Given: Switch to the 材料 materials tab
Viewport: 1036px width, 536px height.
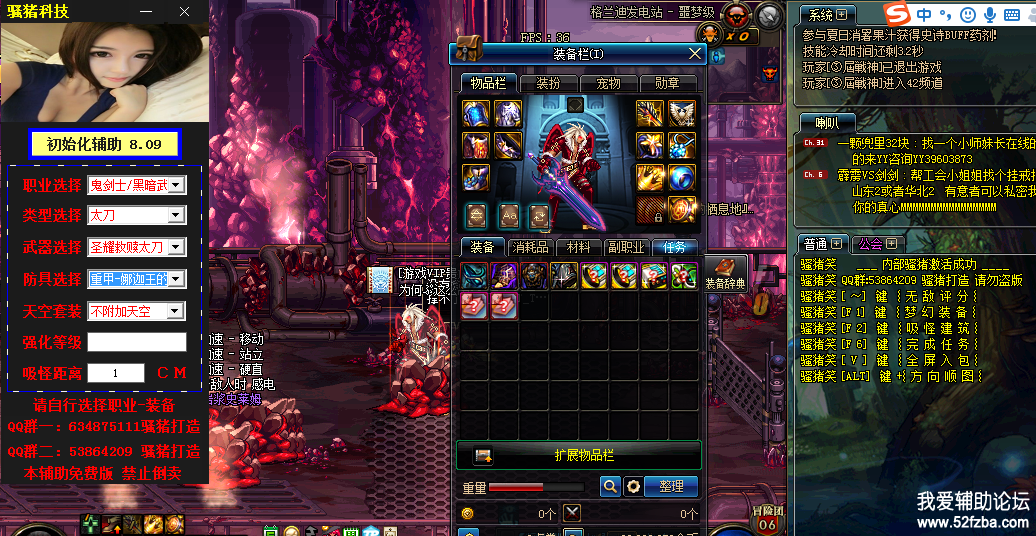Looking at the screenshot, I should coord(578,247).
